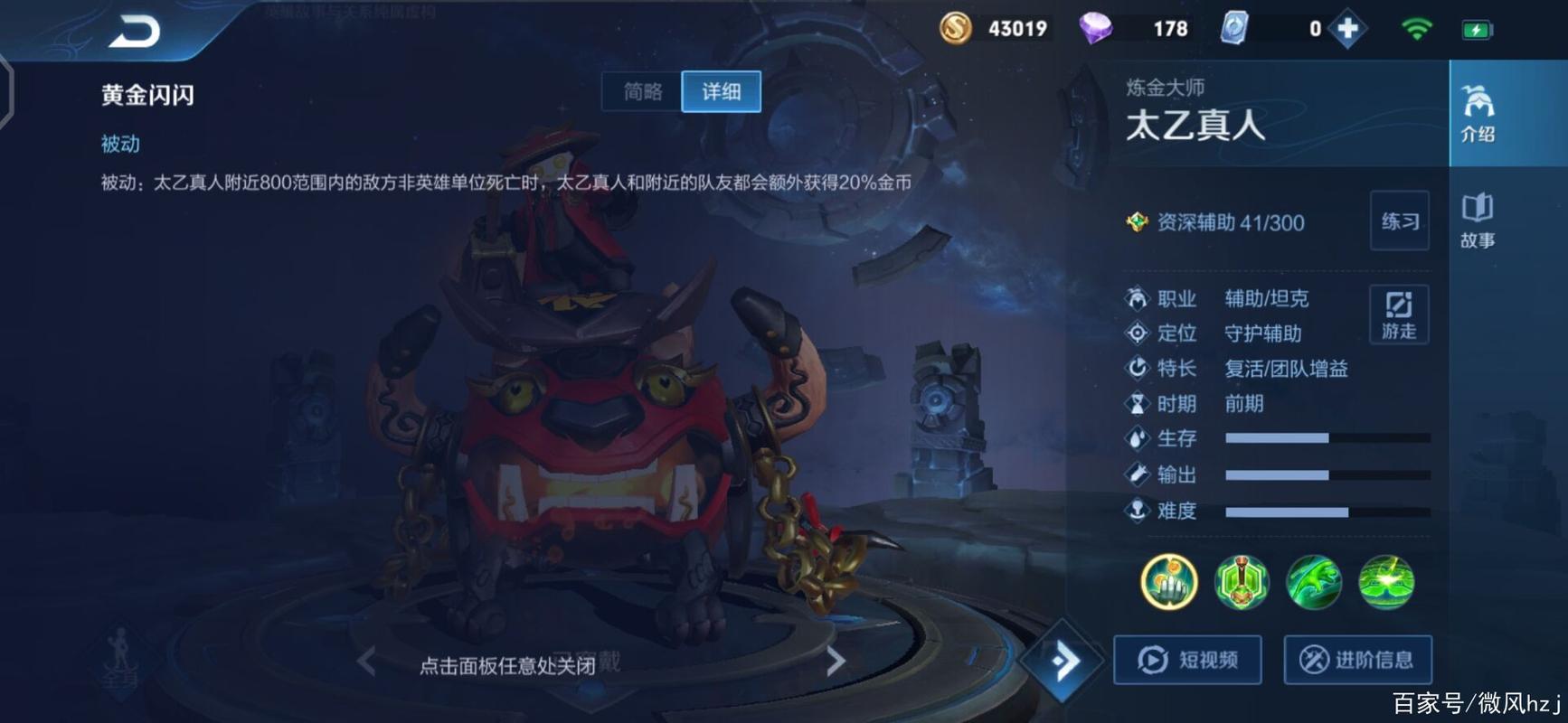Open the gold coin currency panel
Viewport: 1568px width, 723px height.
pyautogui.click(x=957, y=28)
